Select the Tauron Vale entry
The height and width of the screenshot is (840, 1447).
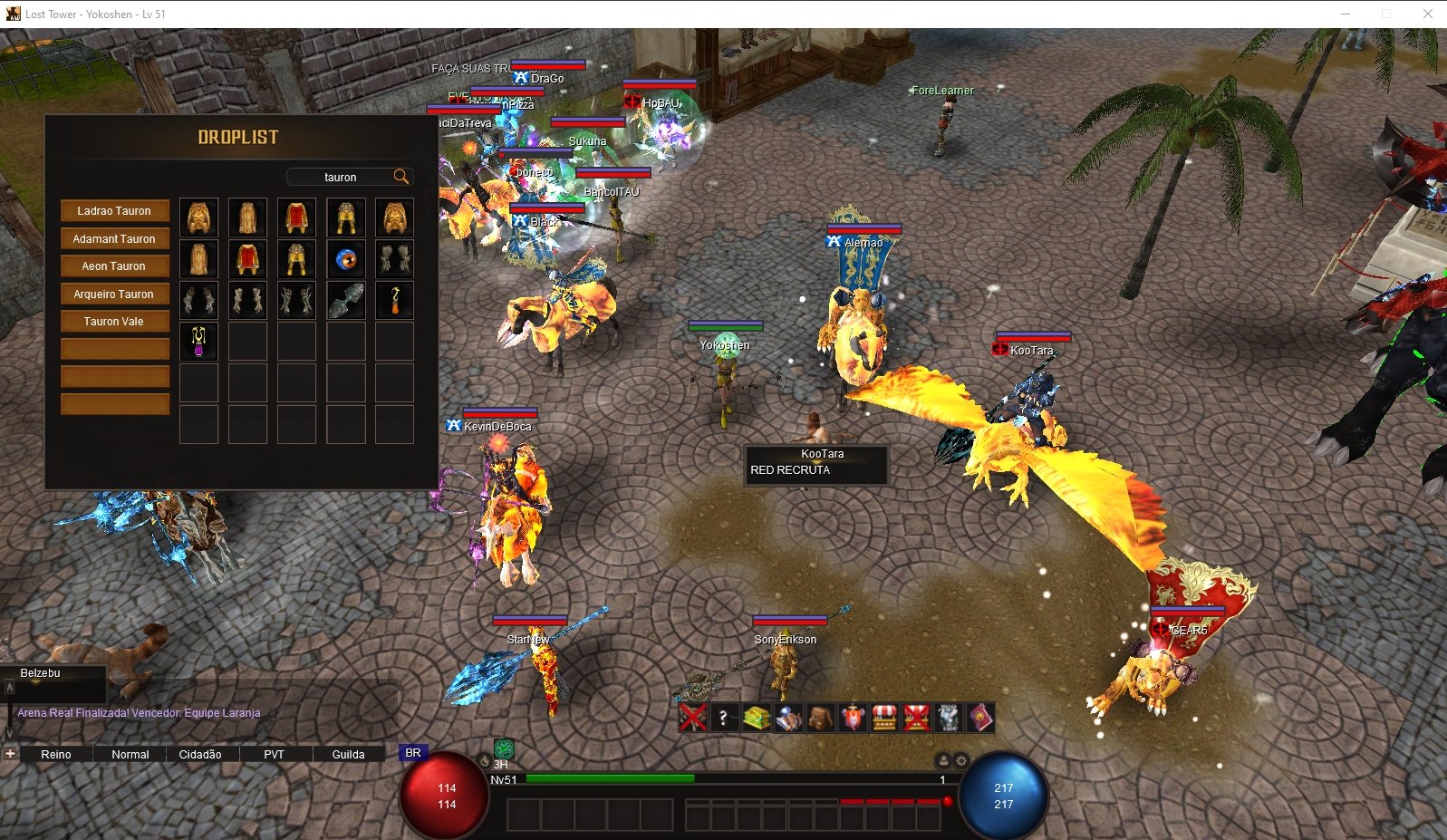click(x=114, y=322)
